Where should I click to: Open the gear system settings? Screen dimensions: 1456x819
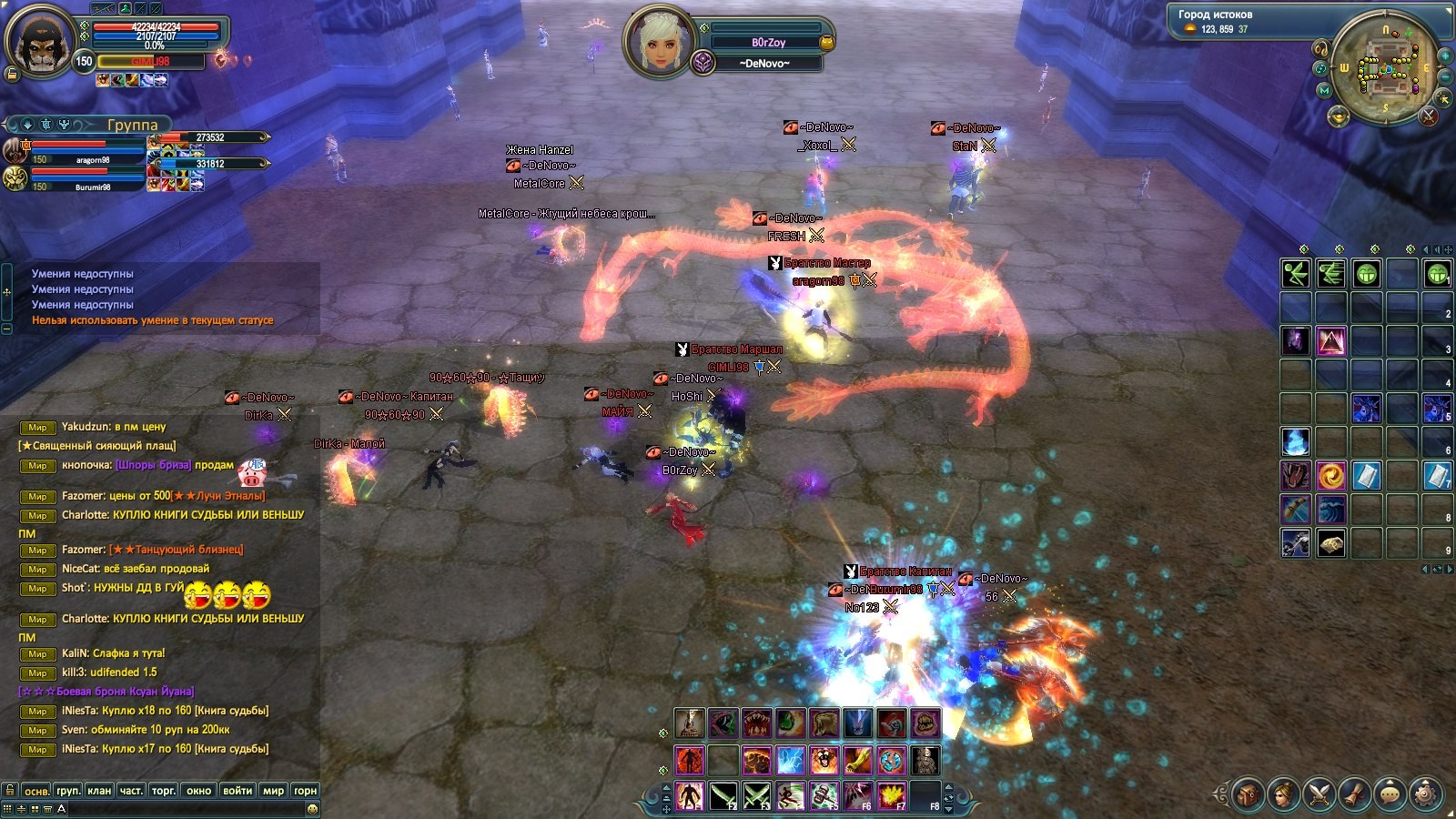coord(1425,794)
